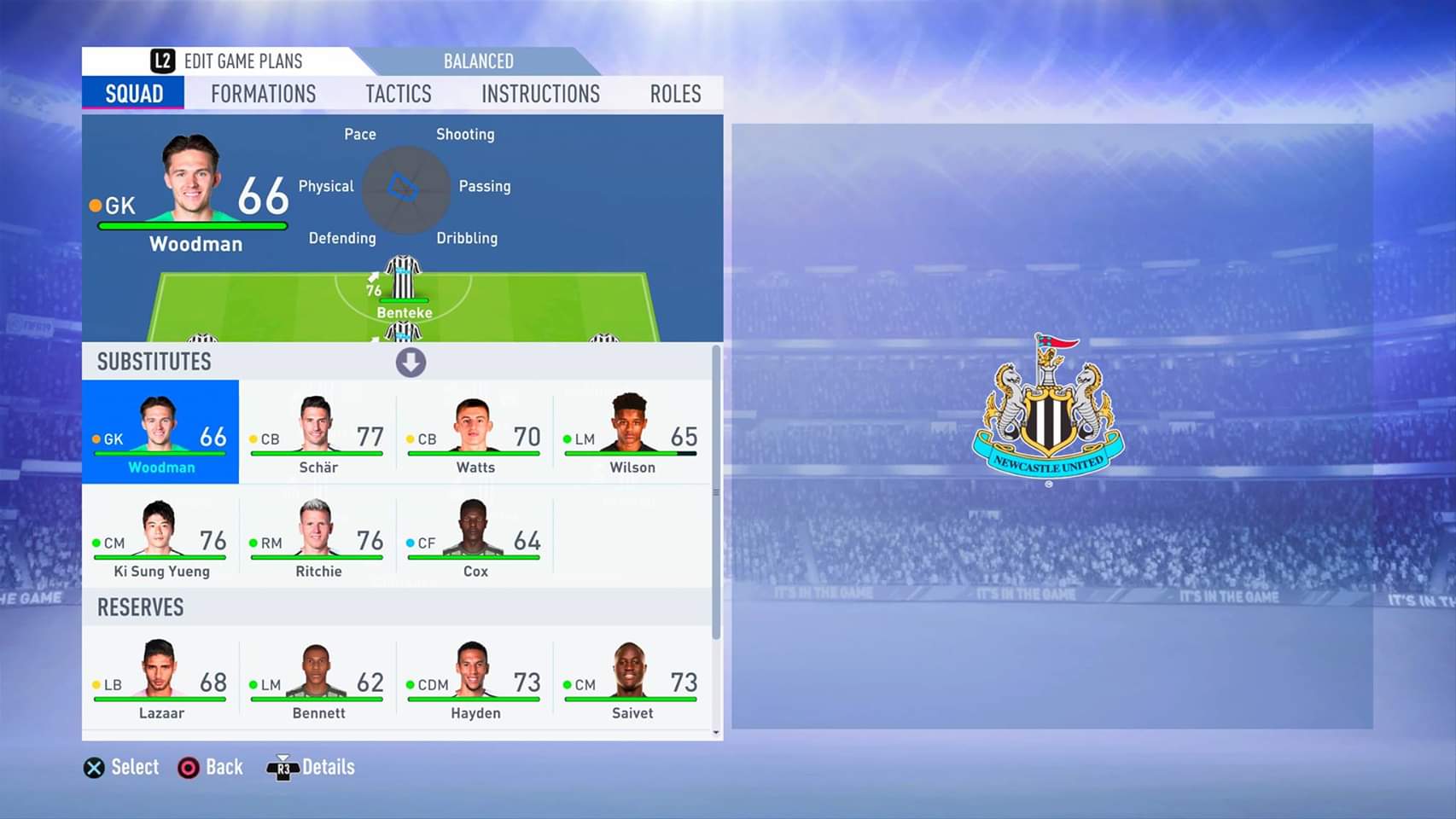1456x819 pixels.
Task: Choose substitute Ki Sung Yueng
Action: pyautogui.click(x=160, y=537)
